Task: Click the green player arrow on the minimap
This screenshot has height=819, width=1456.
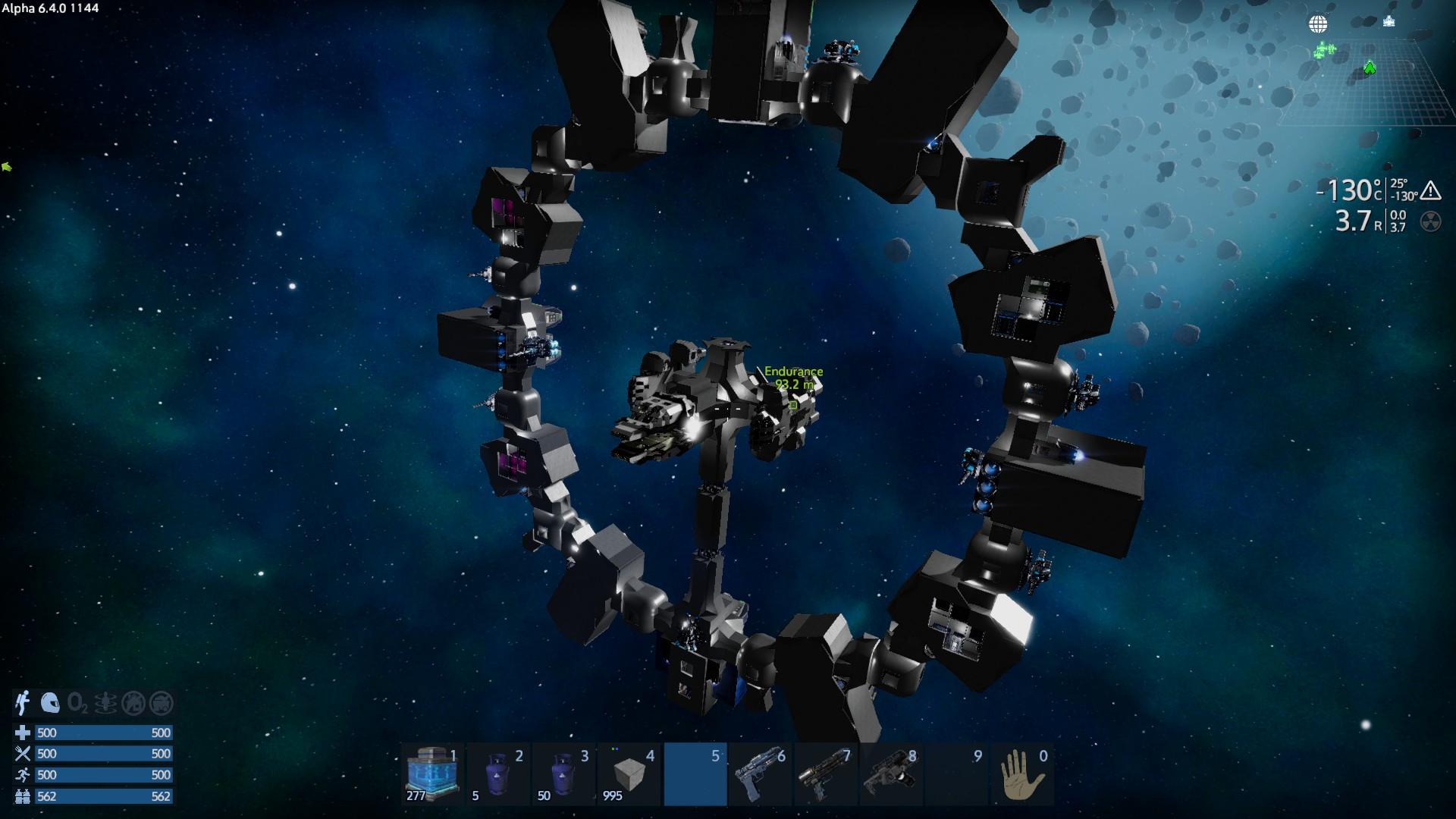Action: pyautogui.click(x=1370, y=68)
